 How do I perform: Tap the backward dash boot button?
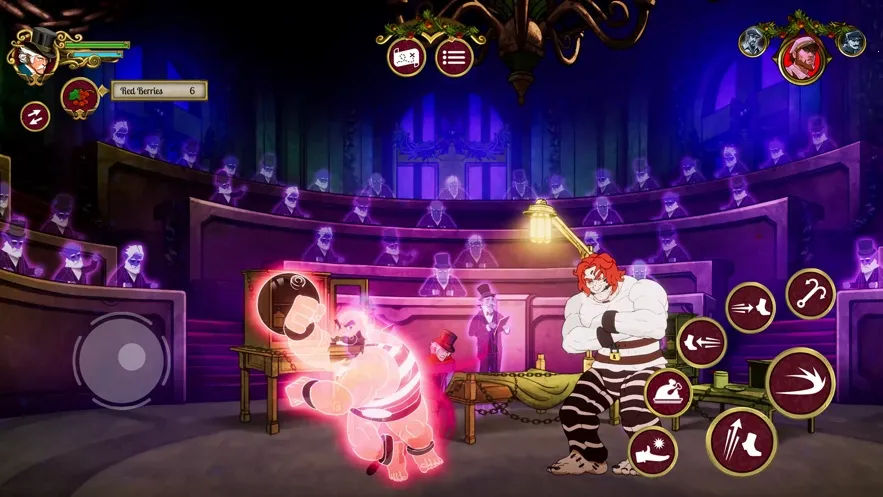coord(701,342)
